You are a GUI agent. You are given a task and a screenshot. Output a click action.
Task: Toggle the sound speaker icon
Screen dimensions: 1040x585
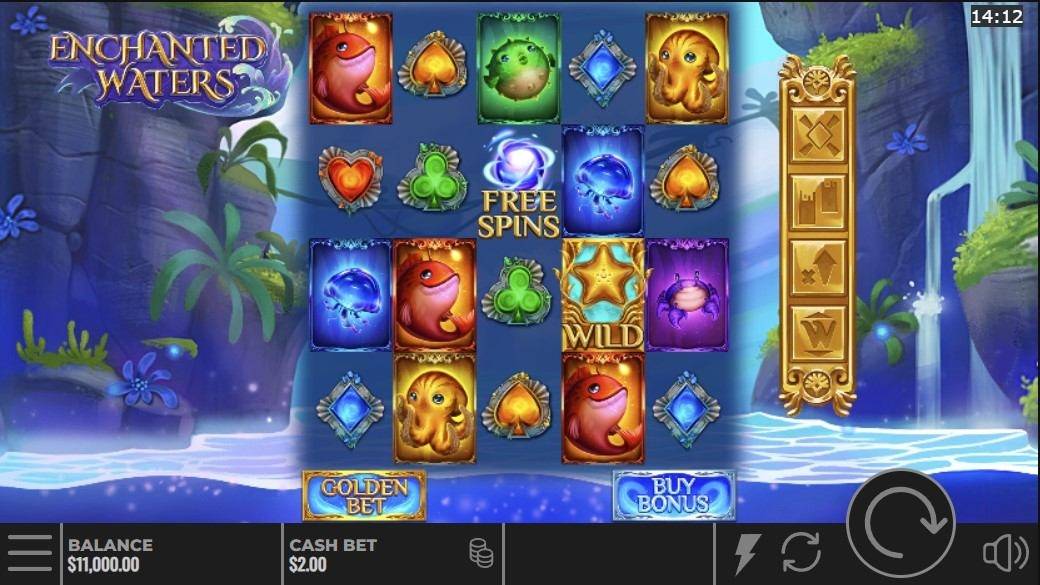1004,553
